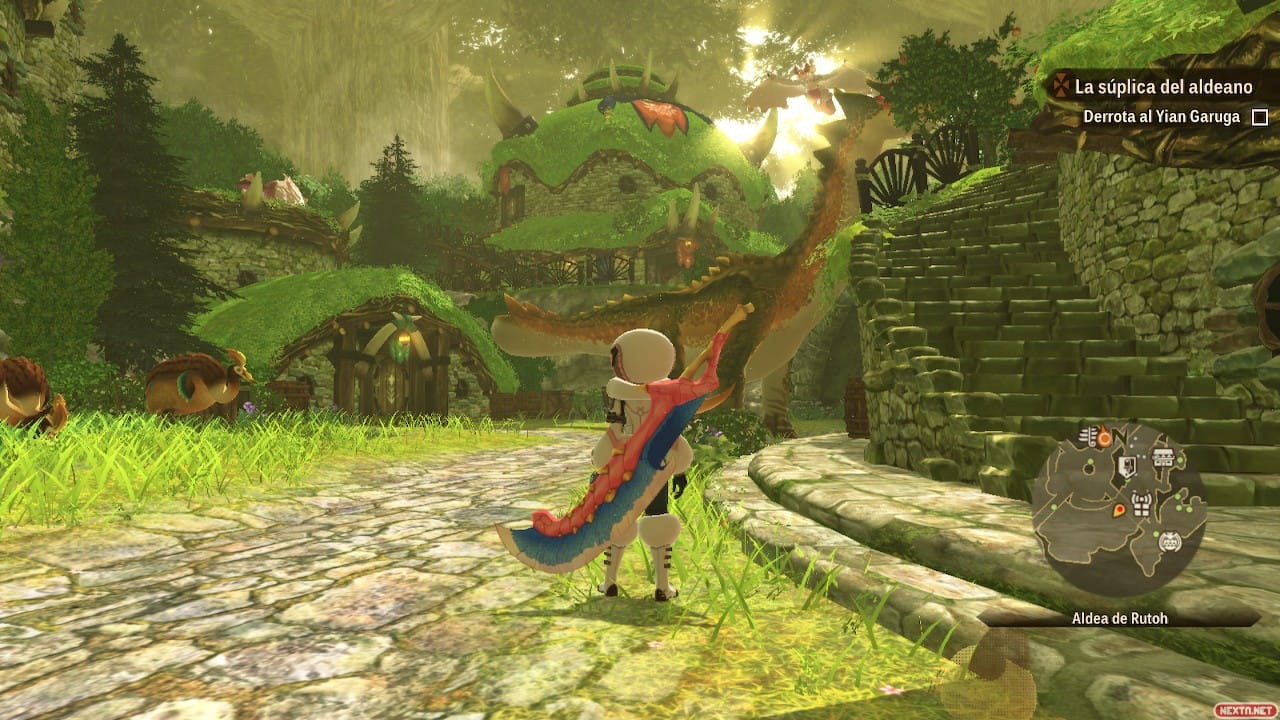Select the 'Derrota al Yian Garuga' objective
Screen dimensions: 1280x720
coord(1161,117)
